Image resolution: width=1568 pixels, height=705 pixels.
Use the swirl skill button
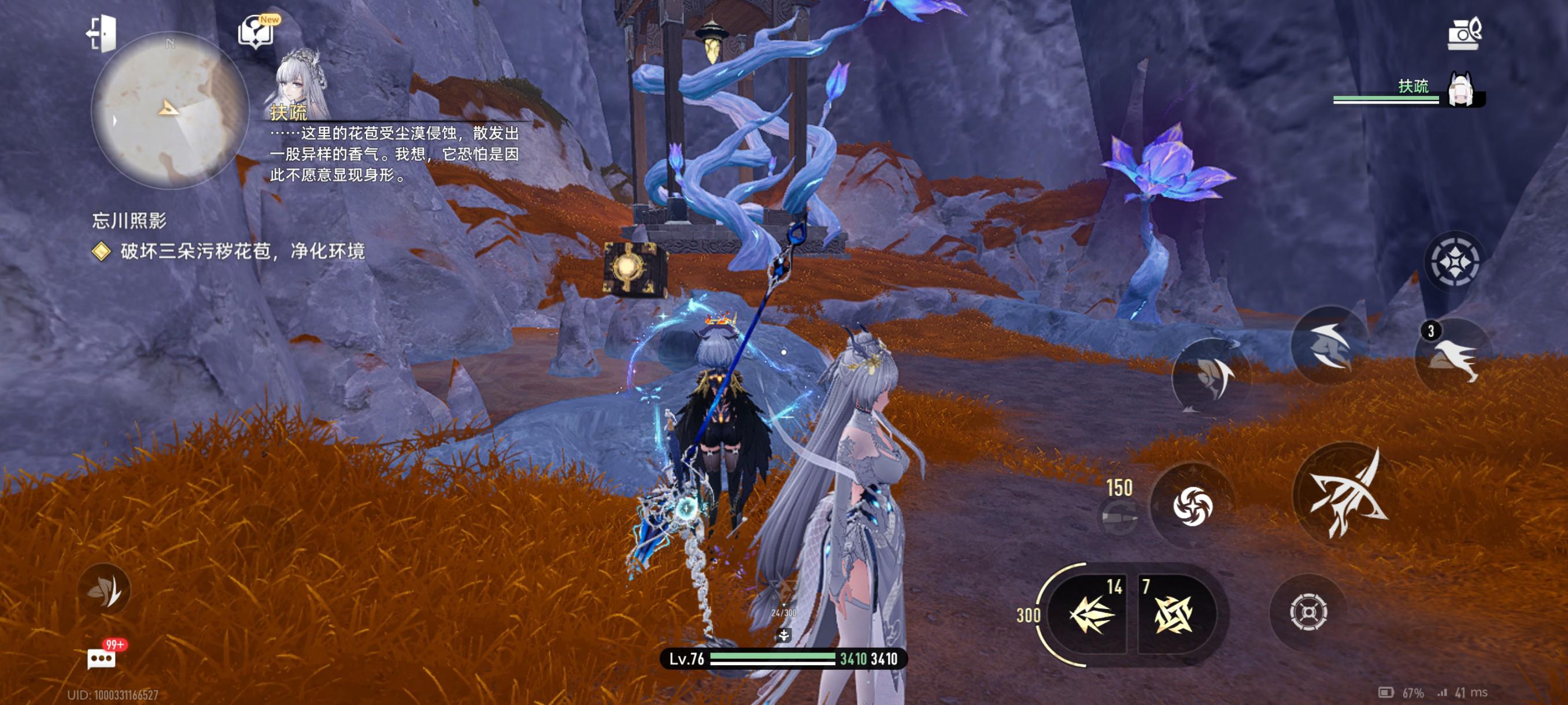pyautogui.click(x=1192, y=506)
